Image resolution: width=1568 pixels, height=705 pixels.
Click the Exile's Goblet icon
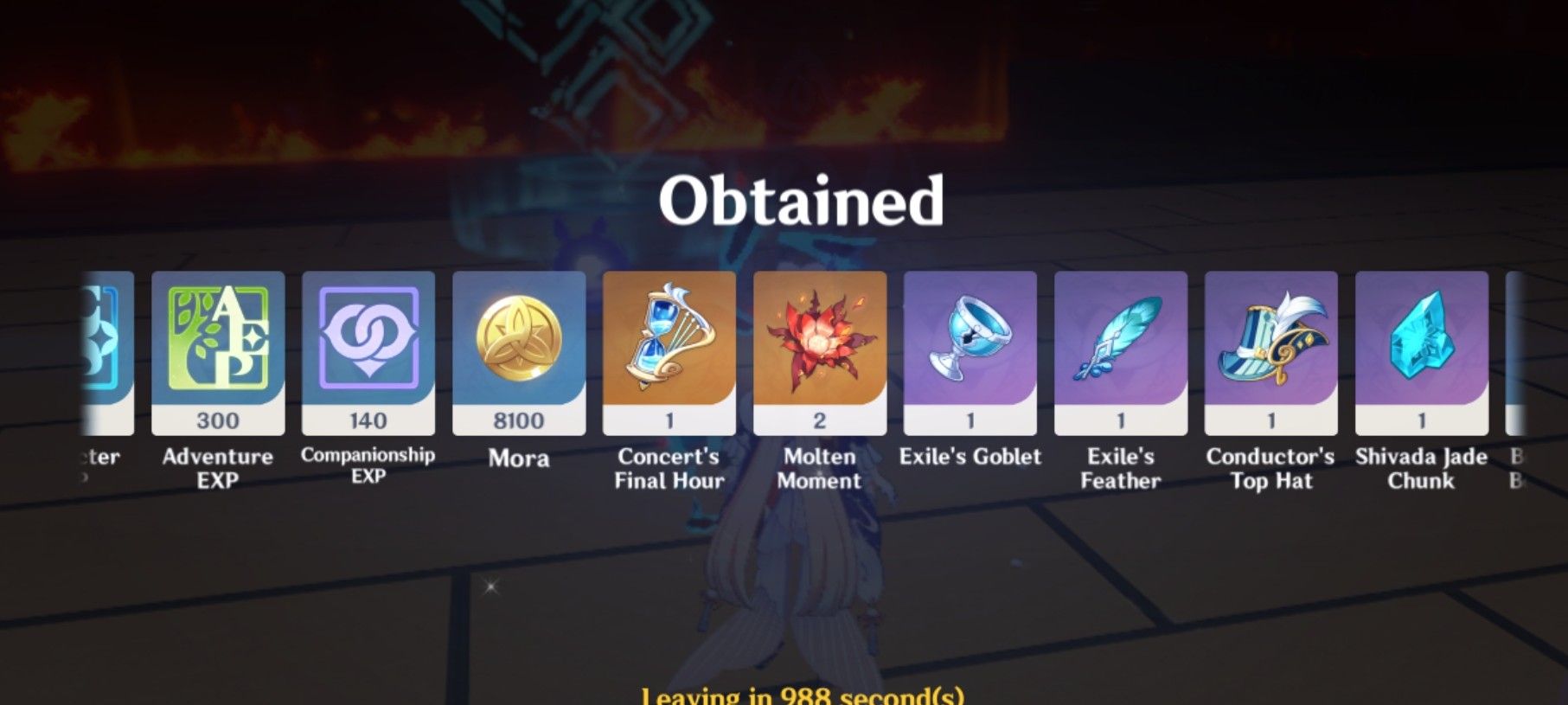970,346
